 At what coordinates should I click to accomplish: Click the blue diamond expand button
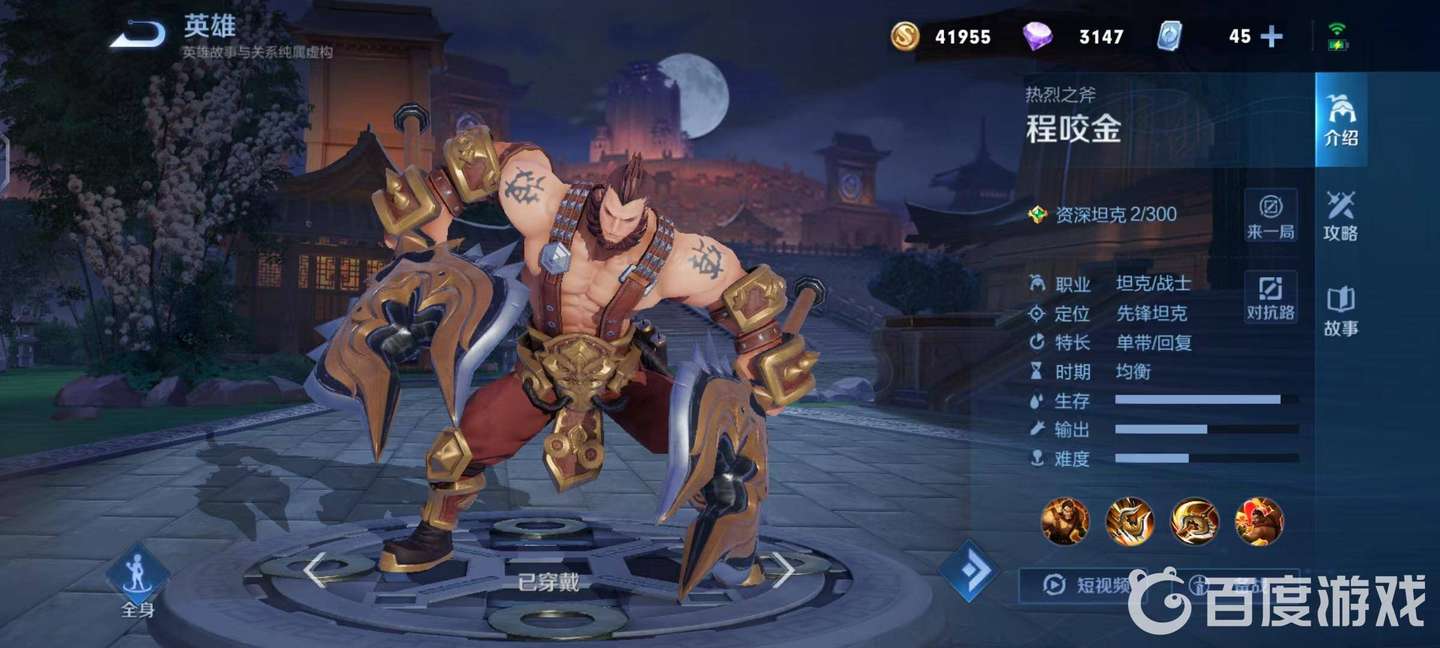[x=969, y=572]
